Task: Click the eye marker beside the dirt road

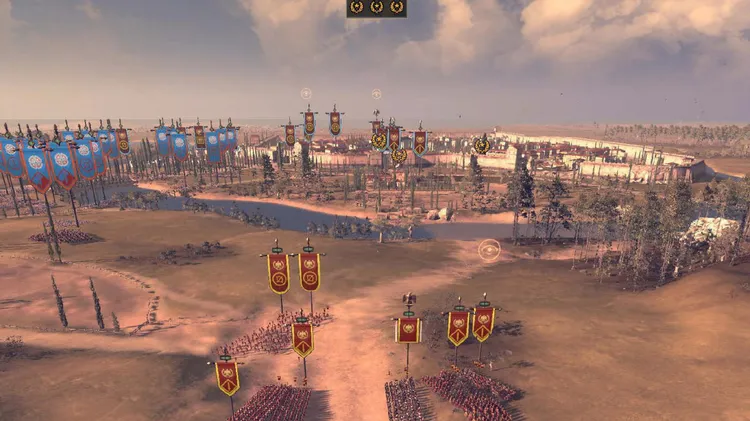Action: tap(489, 250)
